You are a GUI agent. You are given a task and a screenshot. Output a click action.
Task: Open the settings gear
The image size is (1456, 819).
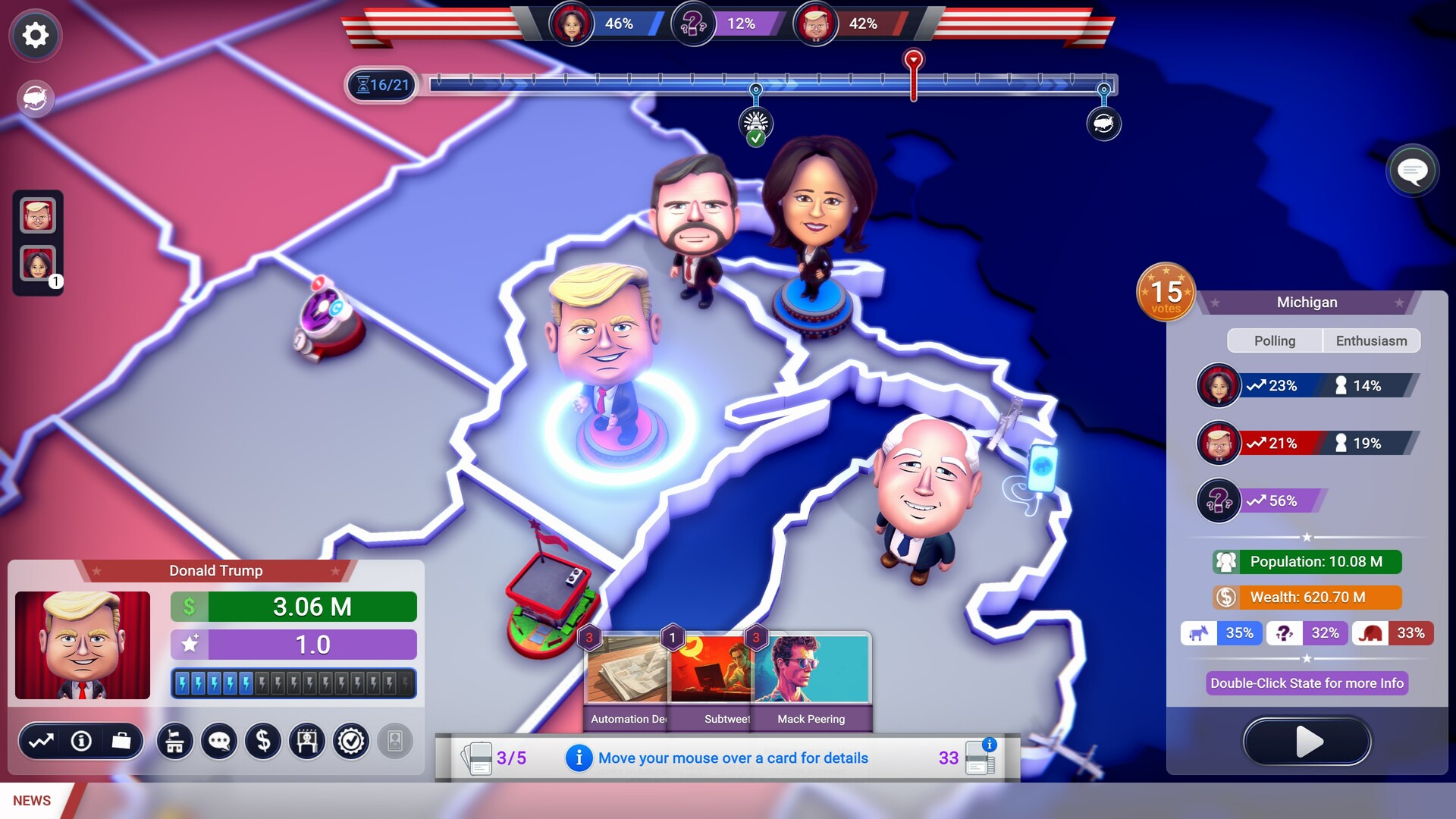pyautogui.click(x=34, y=35)
